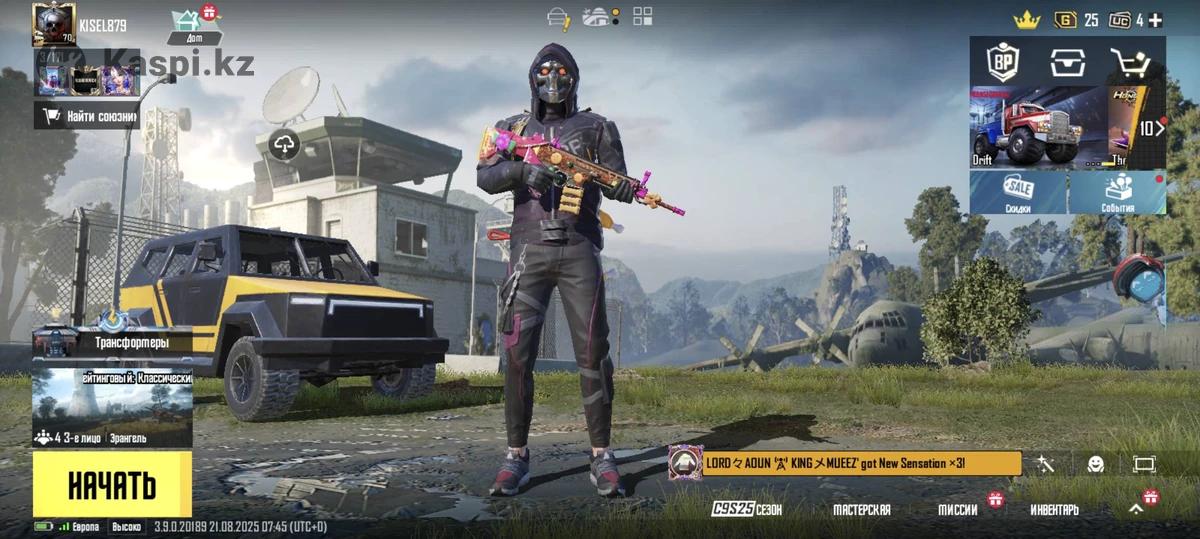The image size is (1200, 539).
Task: Click the Найти союзников button
Action: click(x=87, y=117)
